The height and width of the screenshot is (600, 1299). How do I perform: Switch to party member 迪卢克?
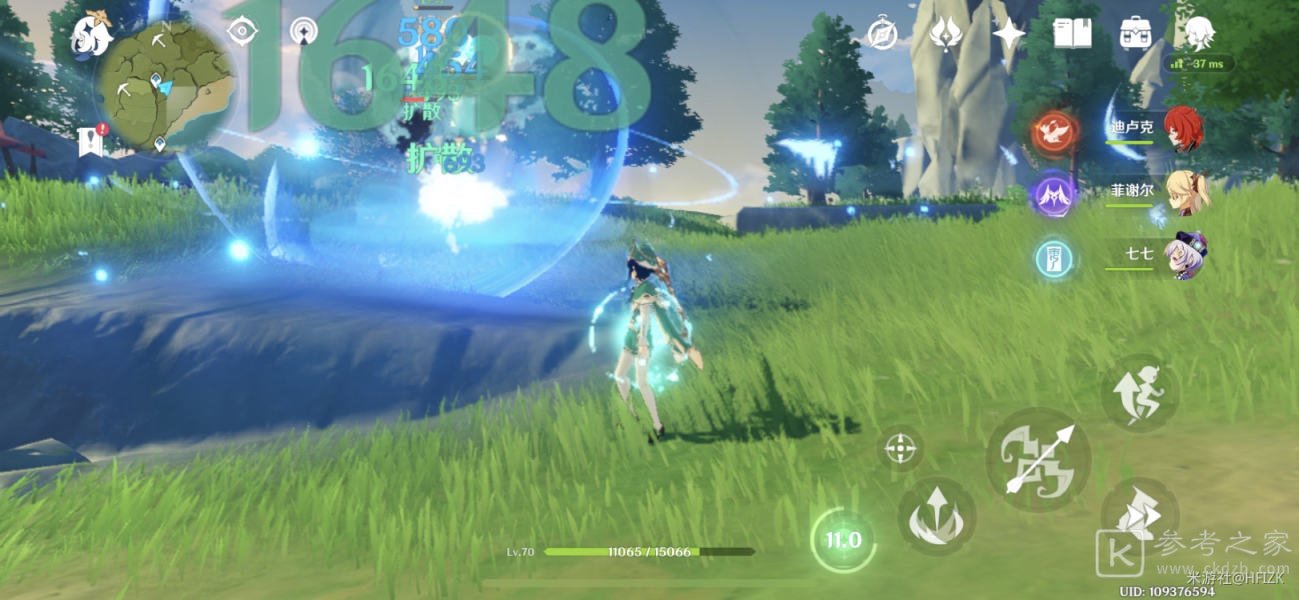point(1183,128)
